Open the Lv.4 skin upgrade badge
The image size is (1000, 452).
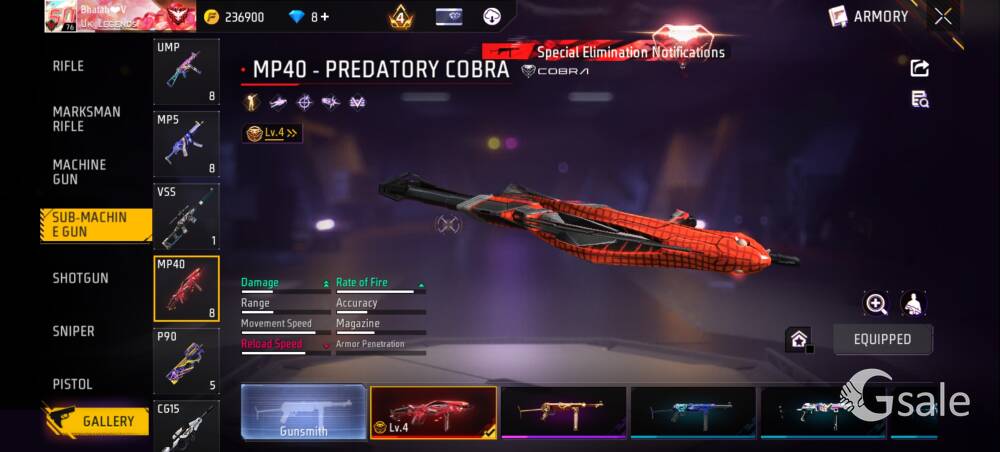point(272,132)
